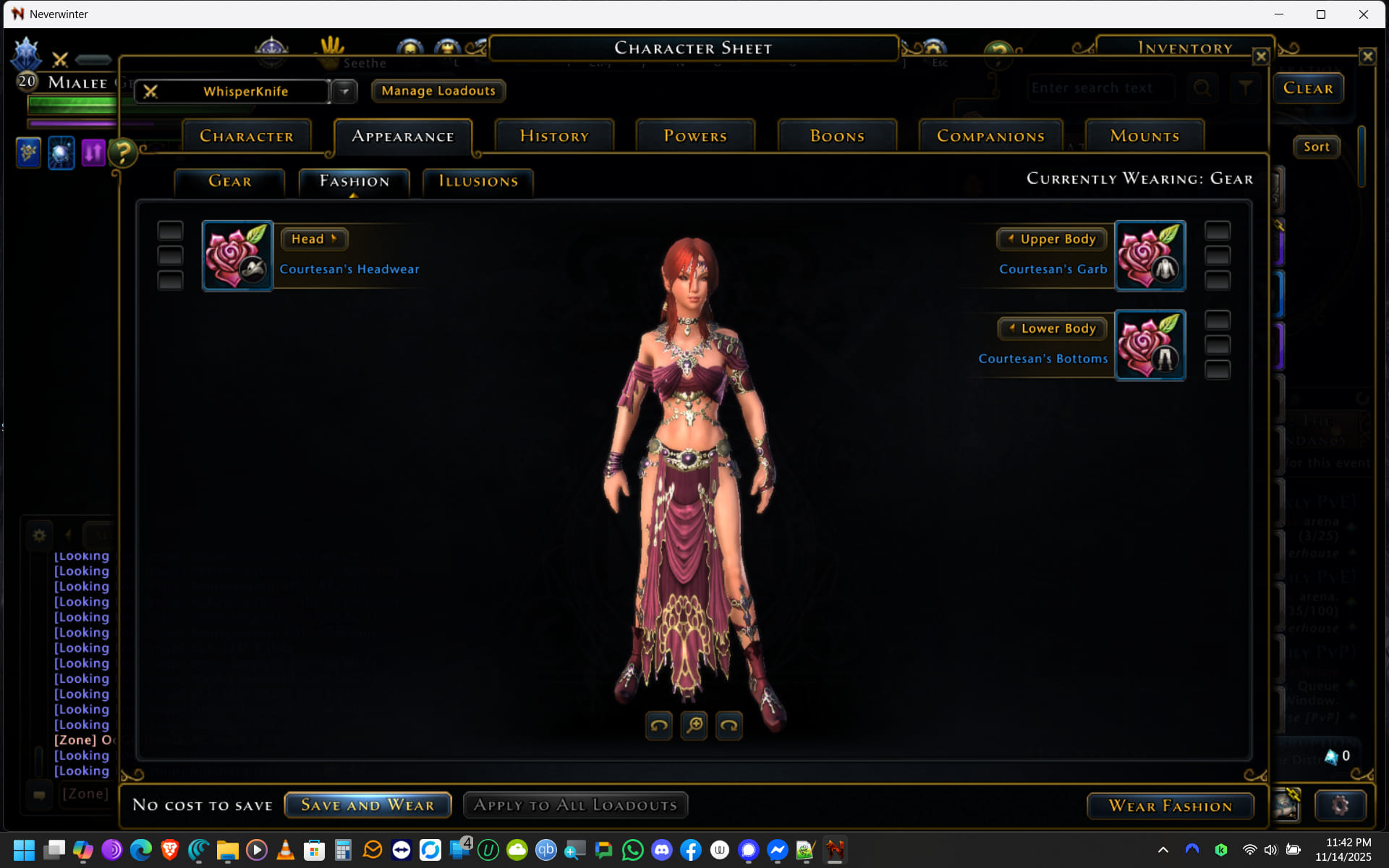Close the Character Sheet window
Viewport: 1389px width, 868px height.
tap(1261, 56)
